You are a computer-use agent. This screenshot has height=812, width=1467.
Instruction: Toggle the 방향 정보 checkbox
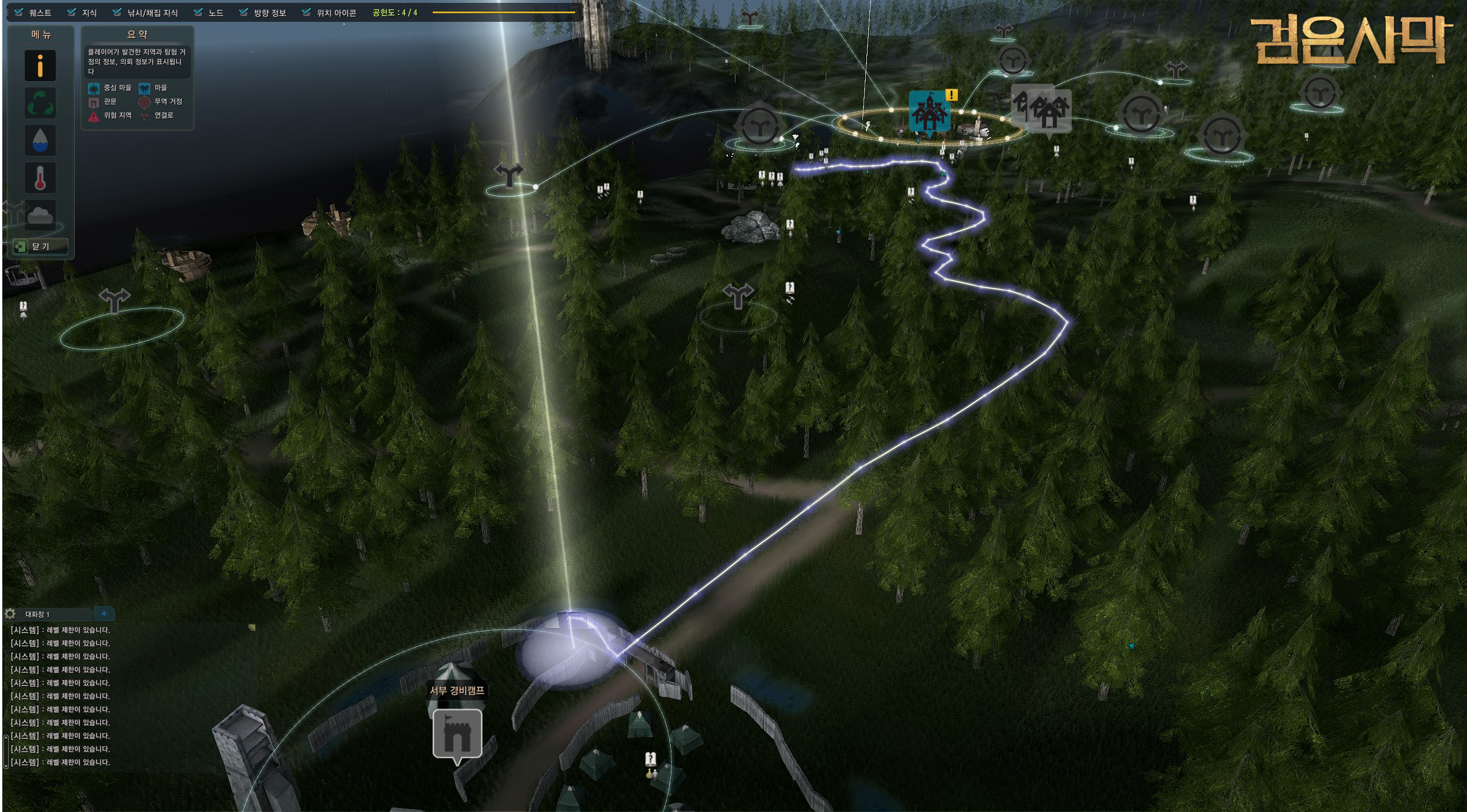244,12
